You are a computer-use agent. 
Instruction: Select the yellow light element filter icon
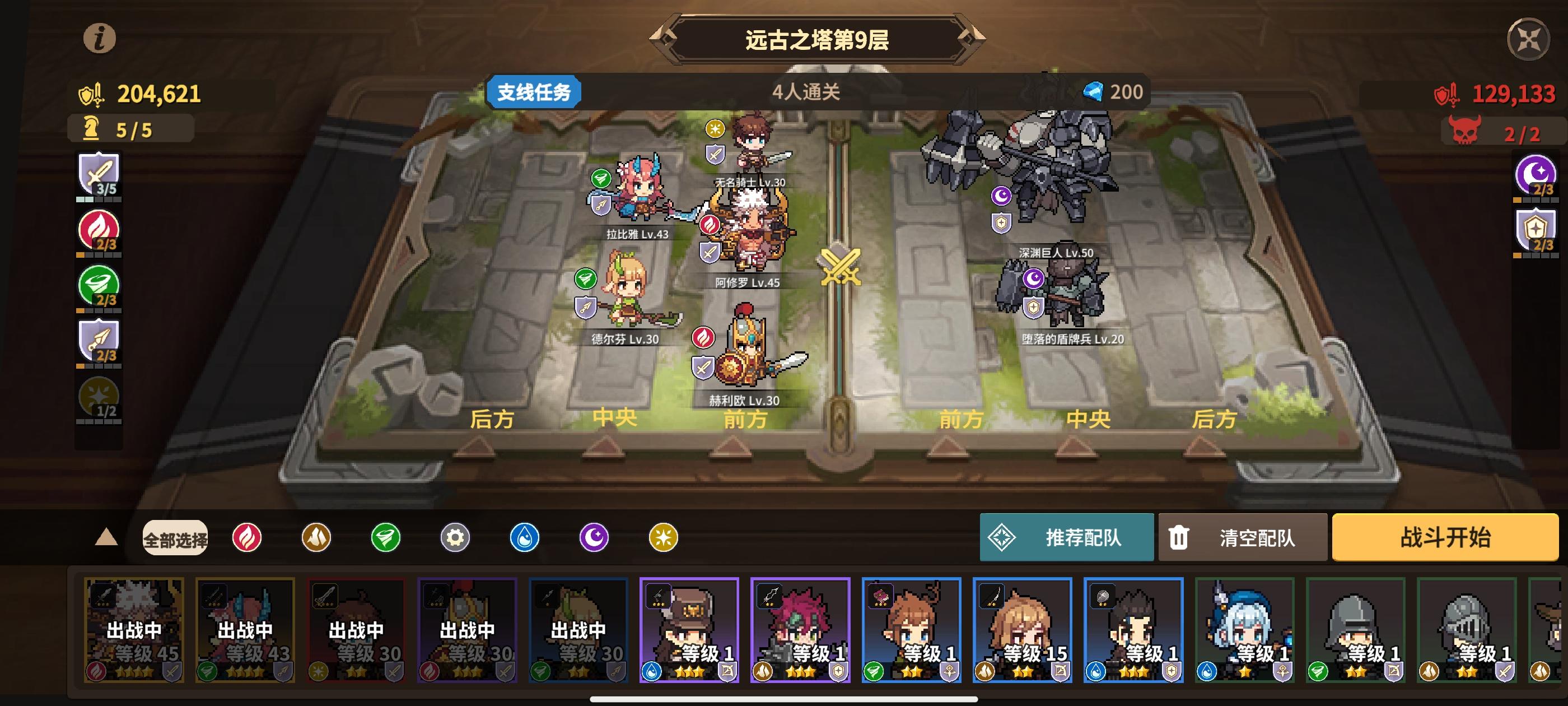[664, 538]
